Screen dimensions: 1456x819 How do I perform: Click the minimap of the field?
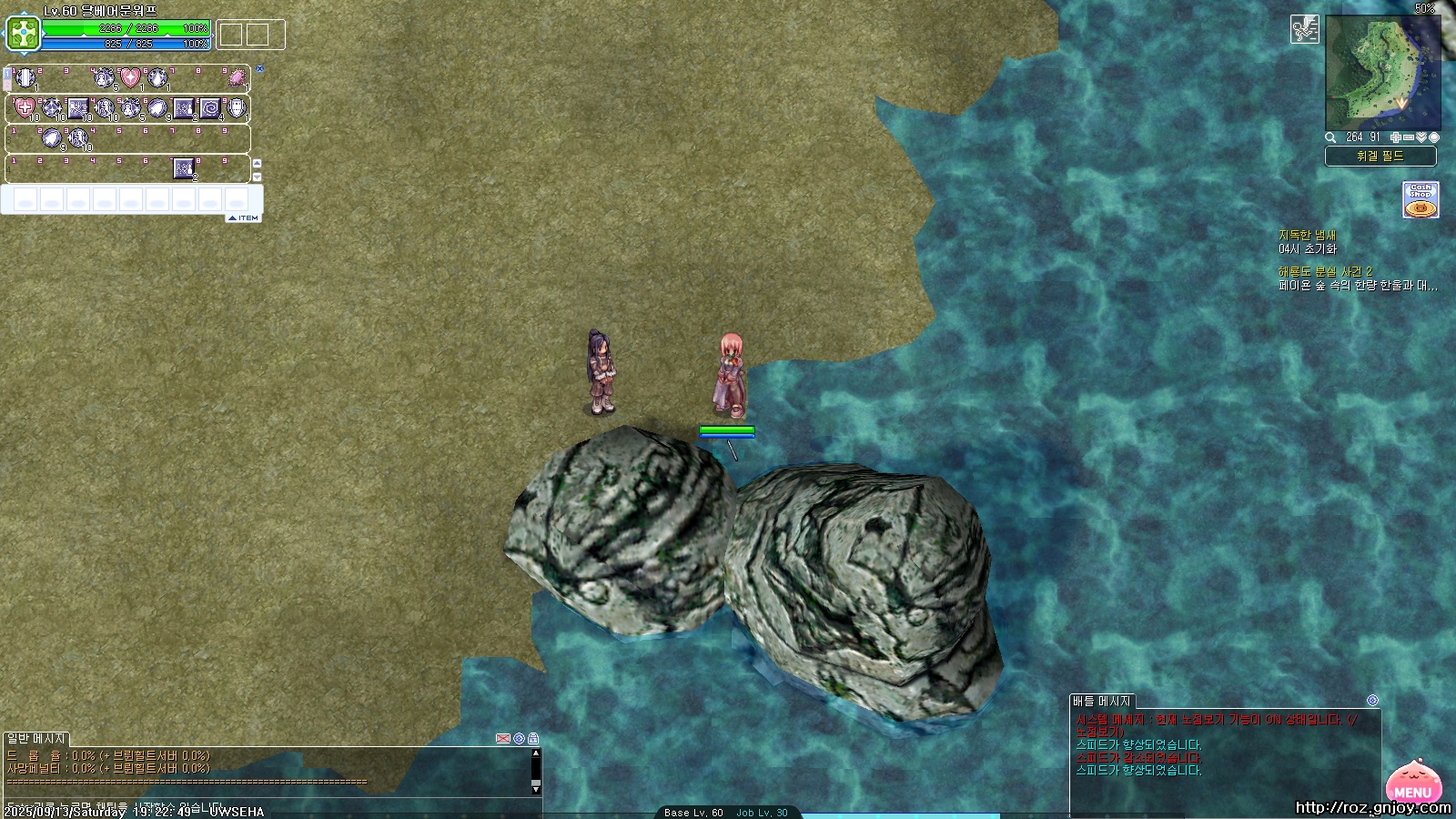[1382, 73]
